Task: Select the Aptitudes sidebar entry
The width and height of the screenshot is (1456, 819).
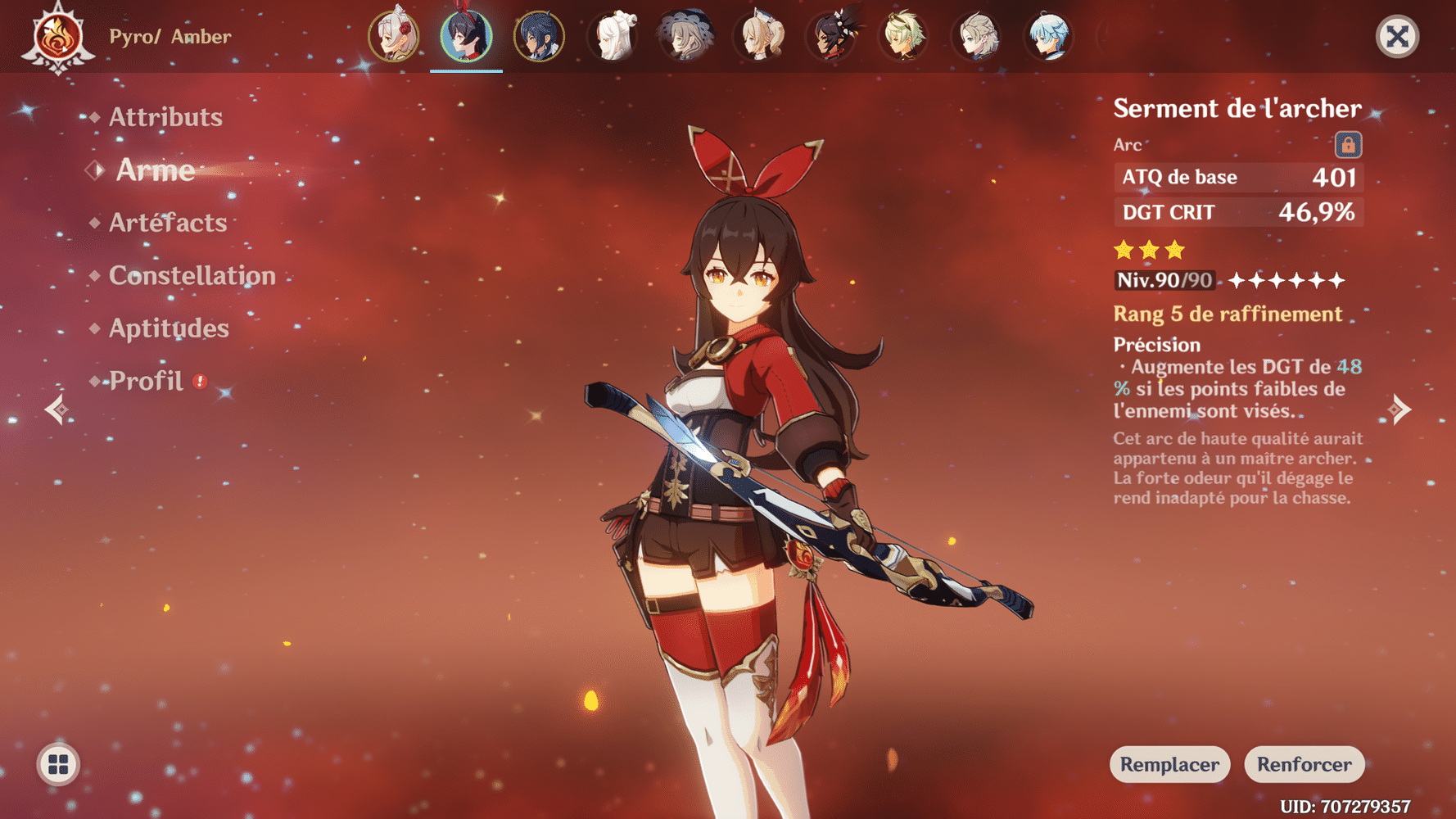Action: click(x=169, y=328)
